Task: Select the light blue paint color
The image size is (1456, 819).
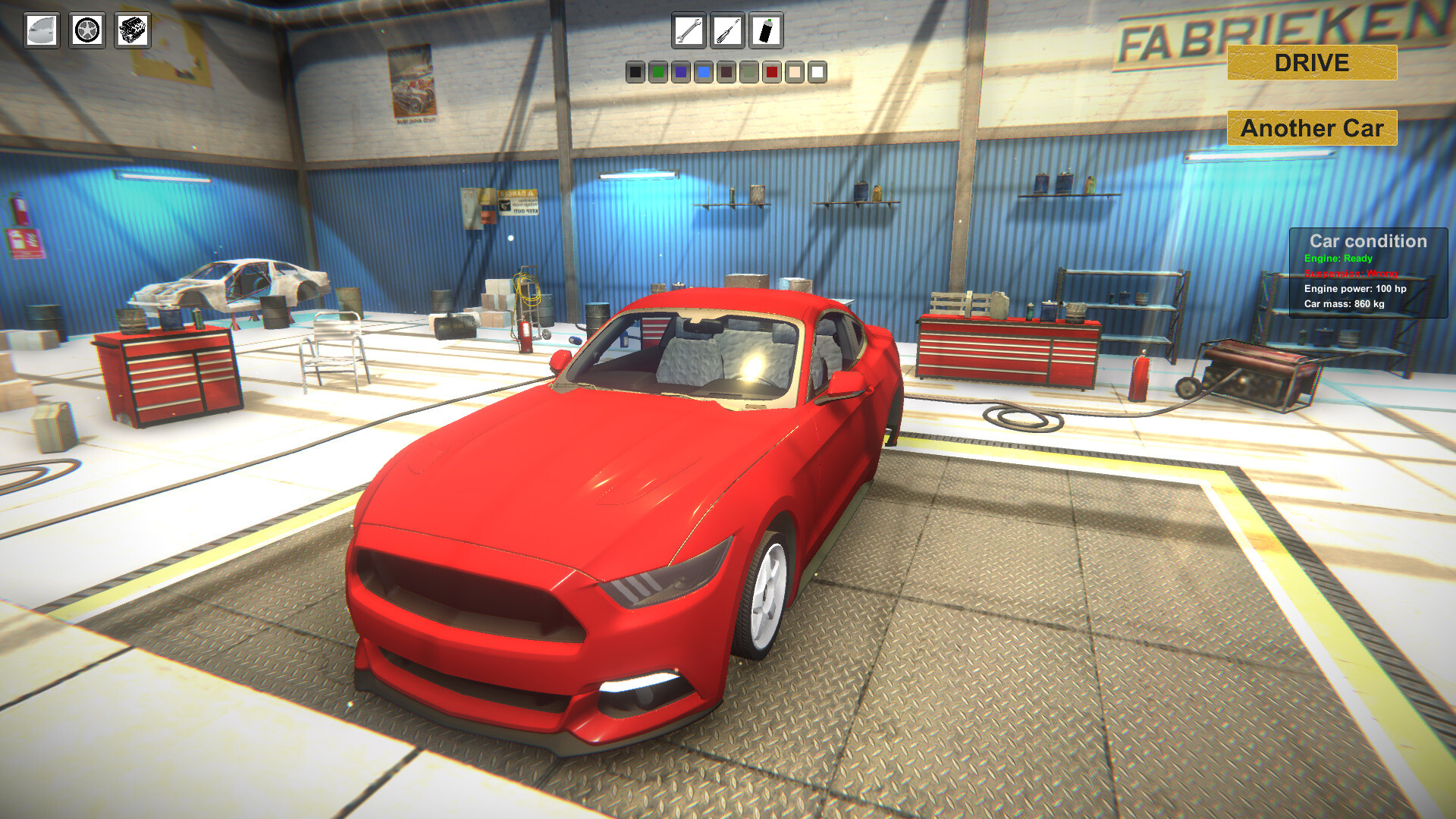Action: click(x=704, y=73)
